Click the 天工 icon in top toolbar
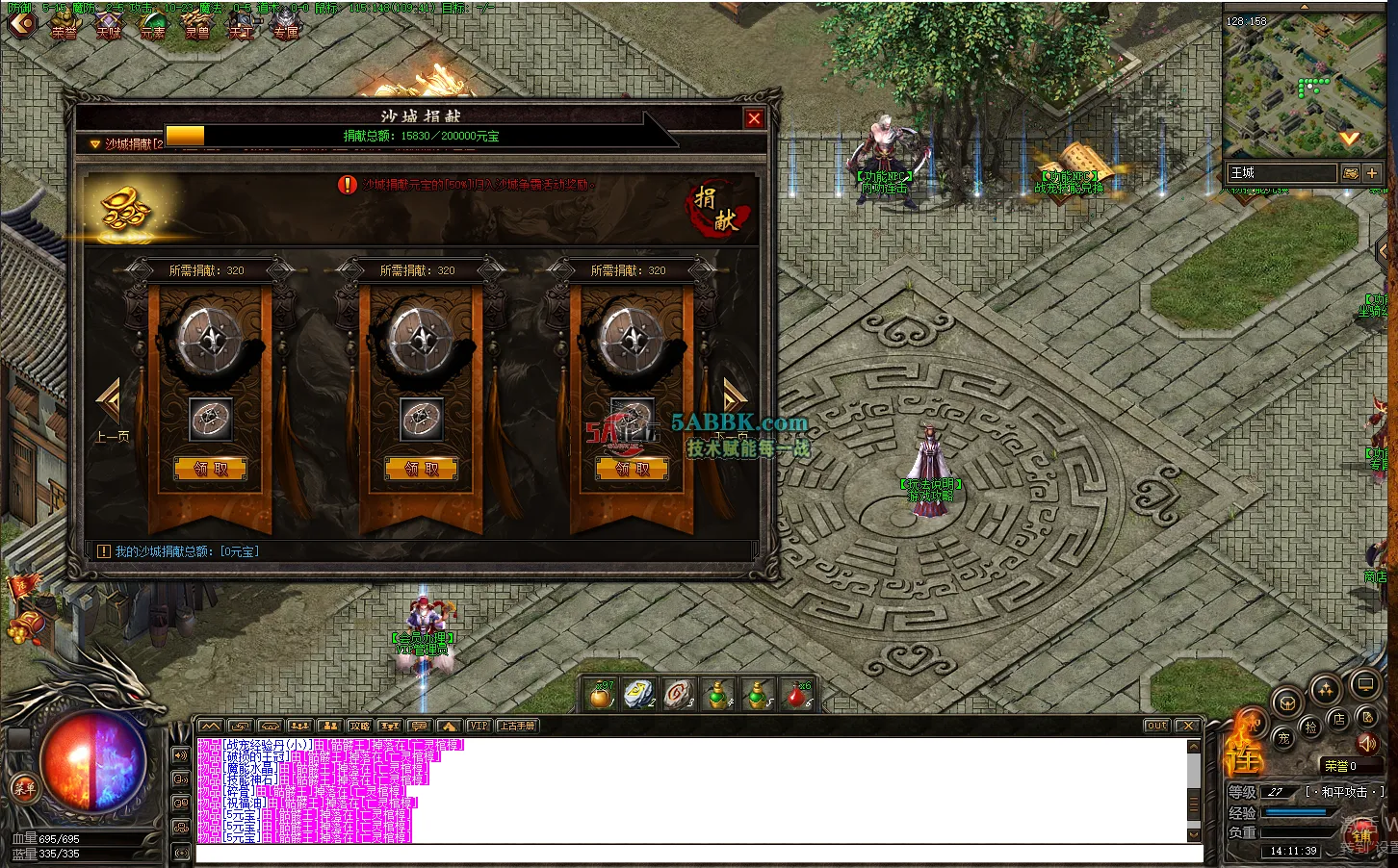The height and width of the screenshot is (868, 1398). tap(243, 24)
